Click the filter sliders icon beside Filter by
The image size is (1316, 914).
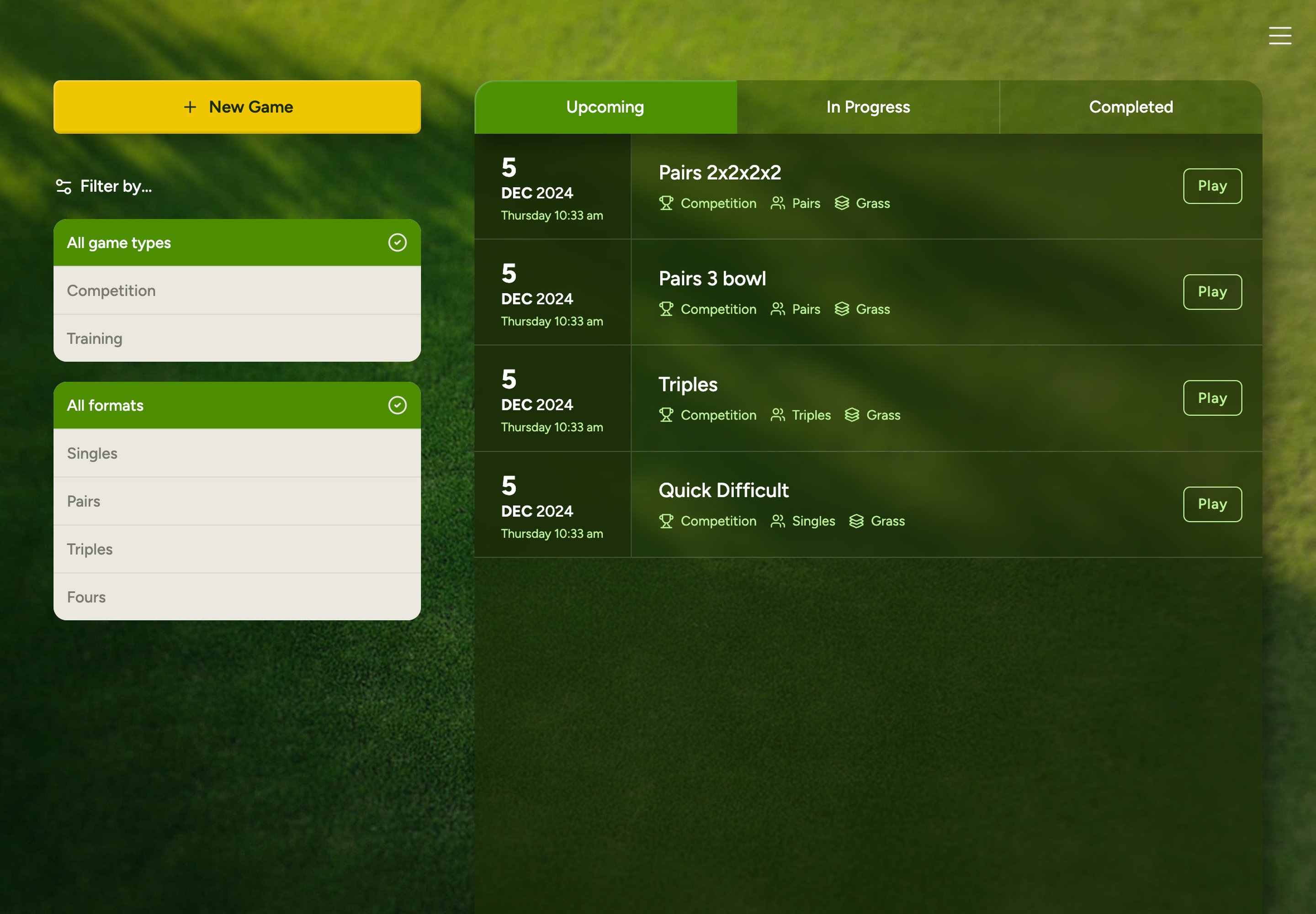[63, 185]
